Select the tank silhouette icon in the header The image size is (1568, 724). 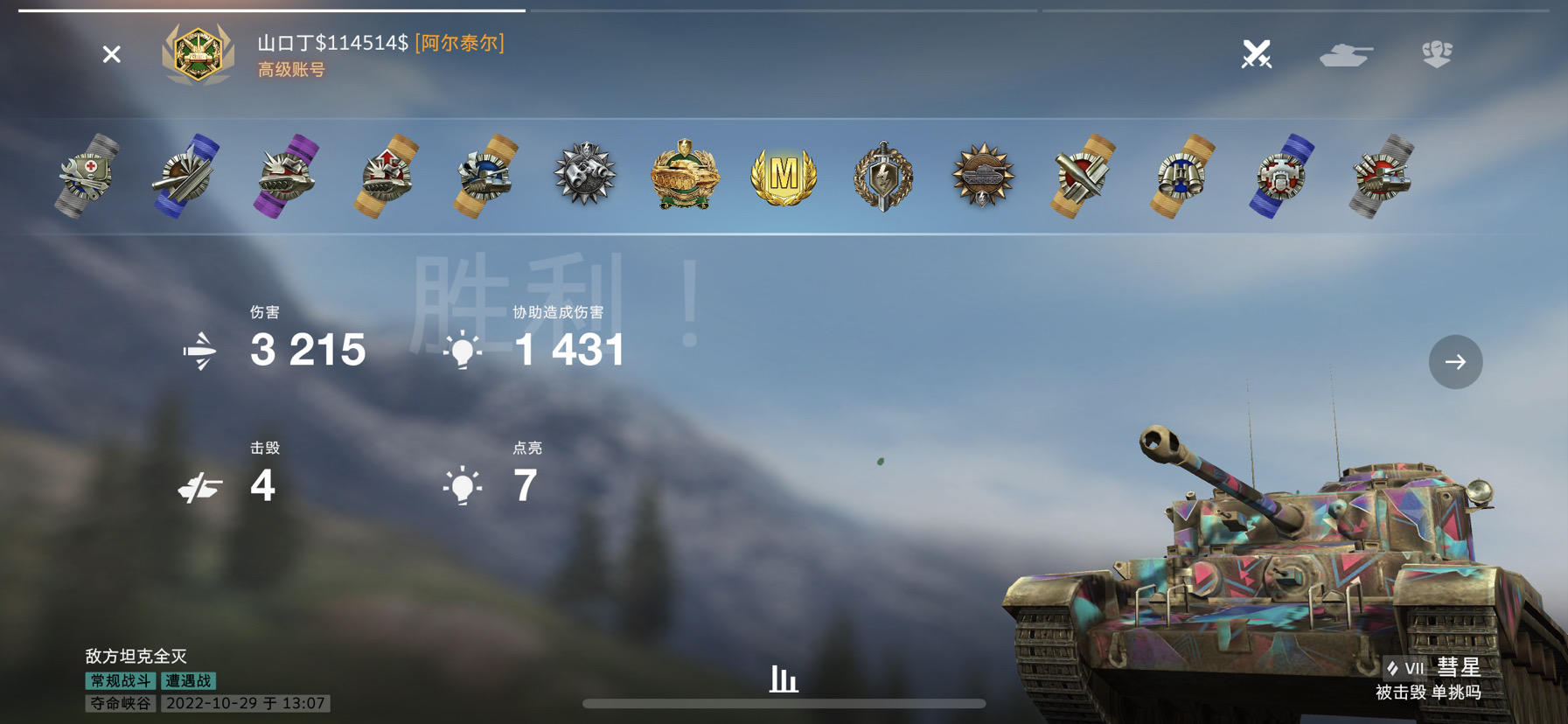1348,55
